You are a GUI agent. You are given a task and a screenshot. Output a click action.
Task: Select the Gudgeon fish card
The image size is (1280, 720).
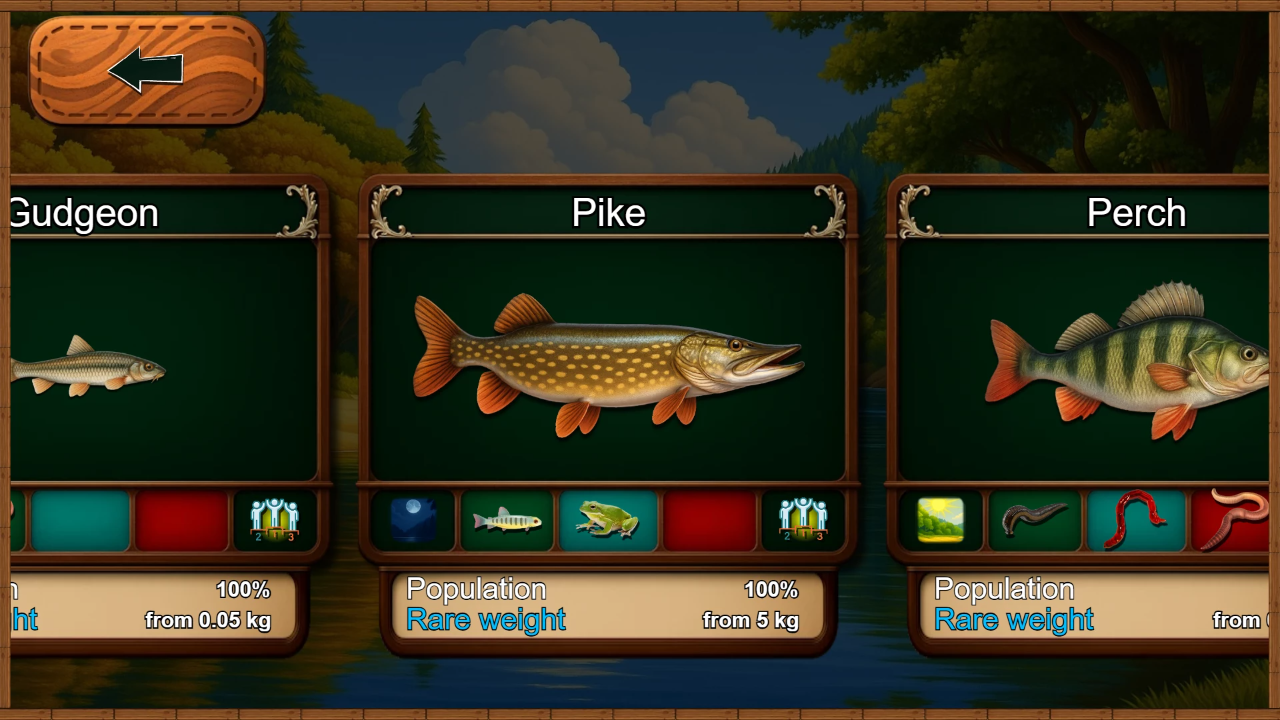[165, 360]
